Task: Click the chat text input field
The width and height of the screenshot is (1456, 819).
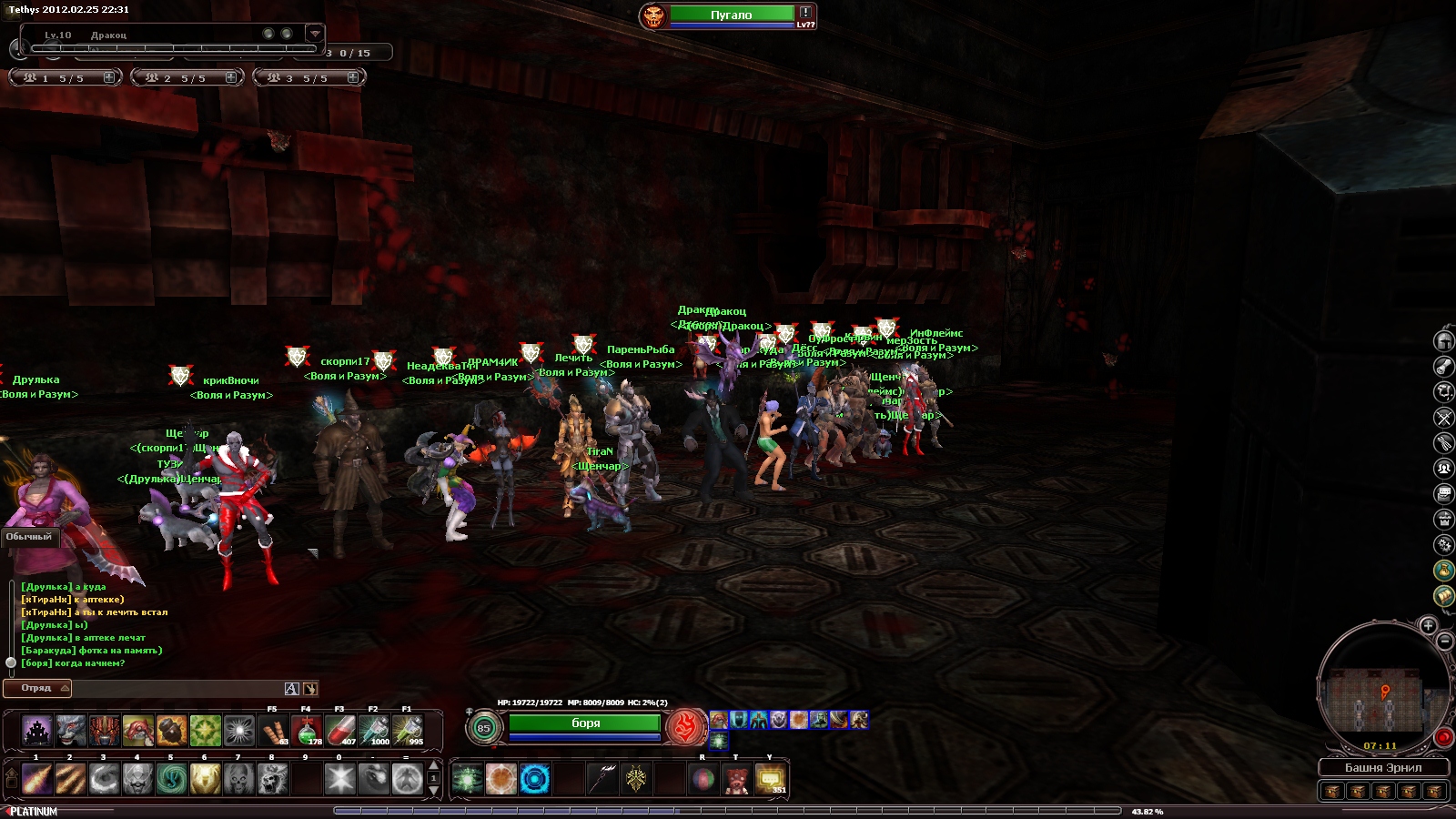Action: tap(177, 689)
